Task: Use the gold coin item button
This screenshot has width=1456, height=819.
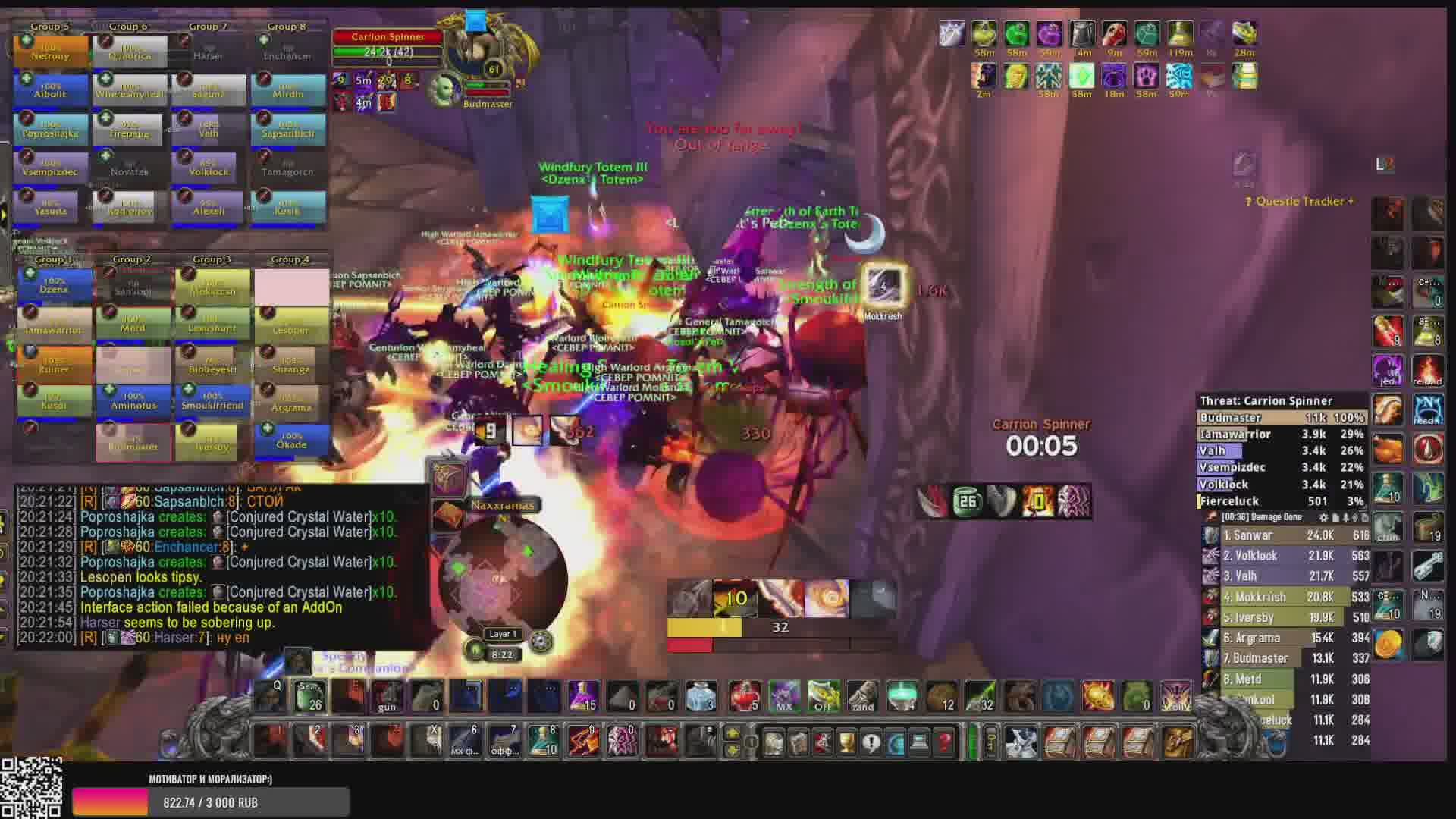Action: 1388,645
